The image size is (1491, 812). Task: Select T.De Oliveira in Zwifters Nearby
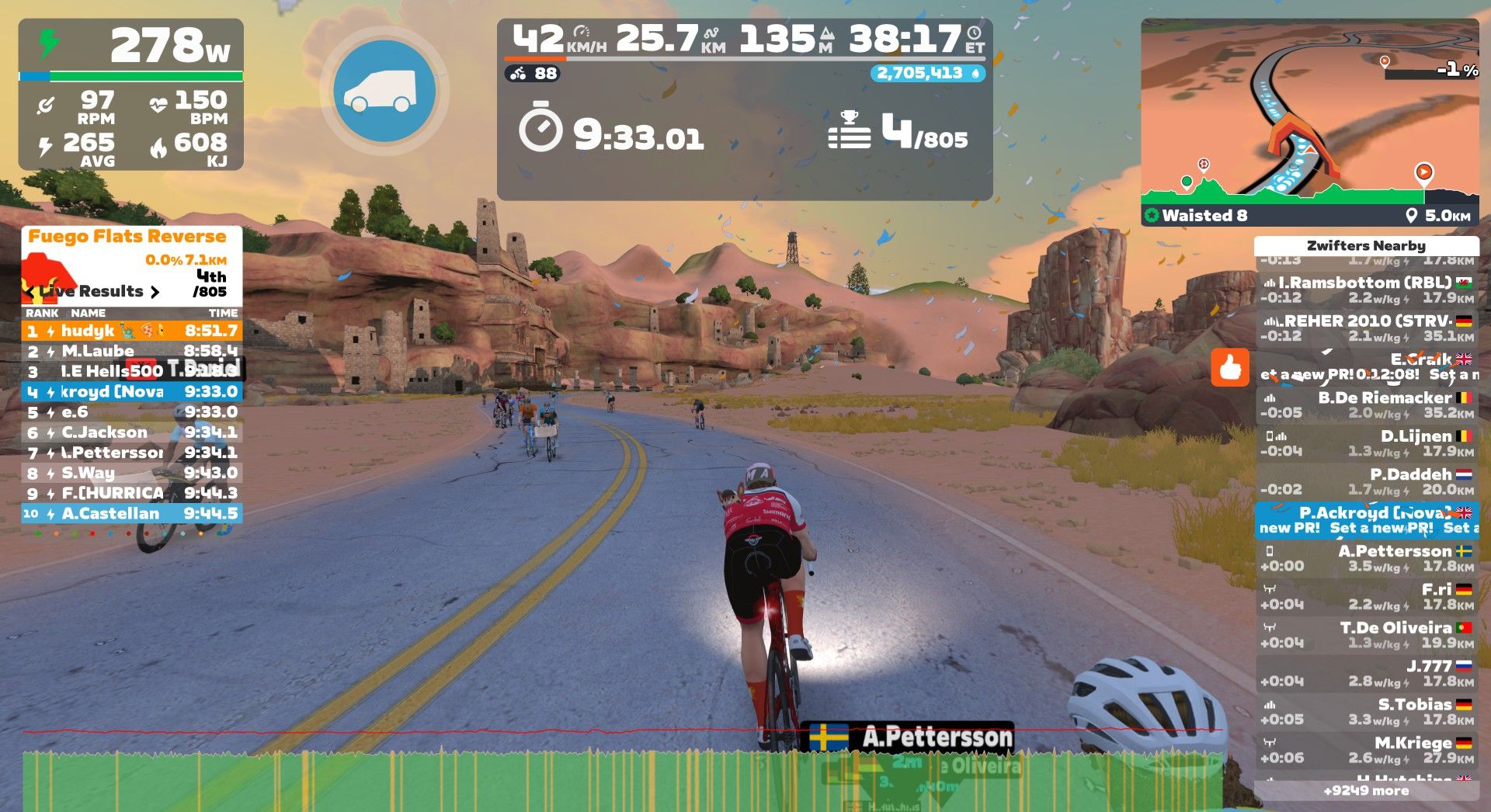tap(1366, 634)
